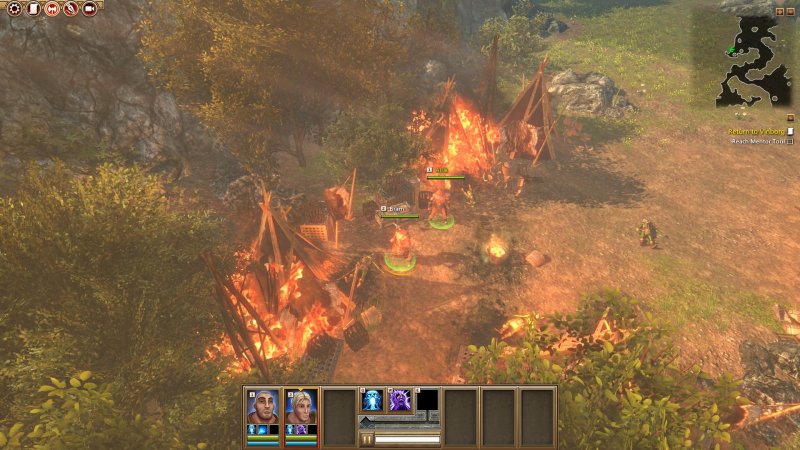Activate the purple screaming face ability
Screen dimensions: 800x450
[x=400, y=401]
